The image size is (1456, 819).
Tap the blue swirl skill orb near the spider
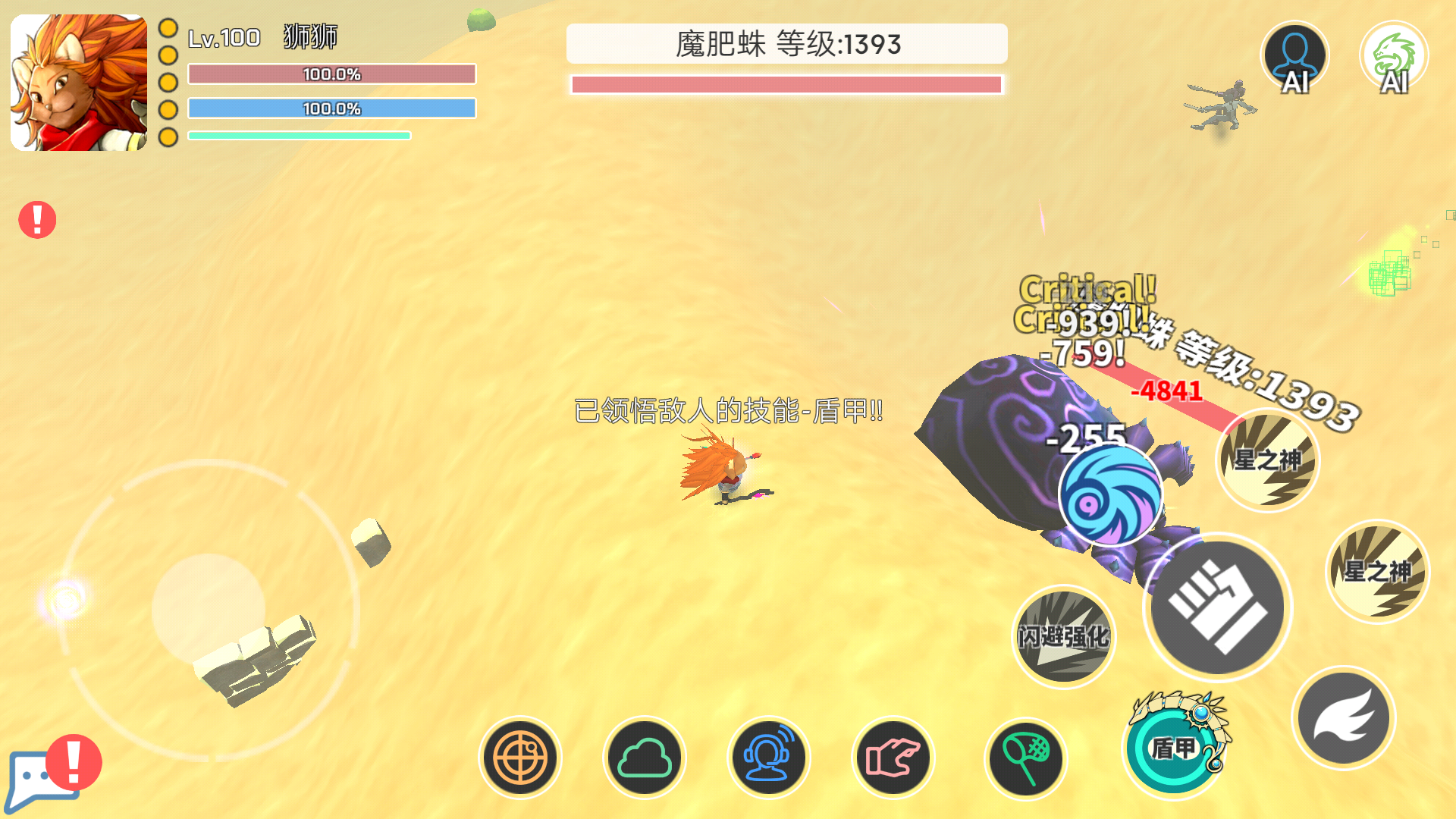coord(1111,496)
